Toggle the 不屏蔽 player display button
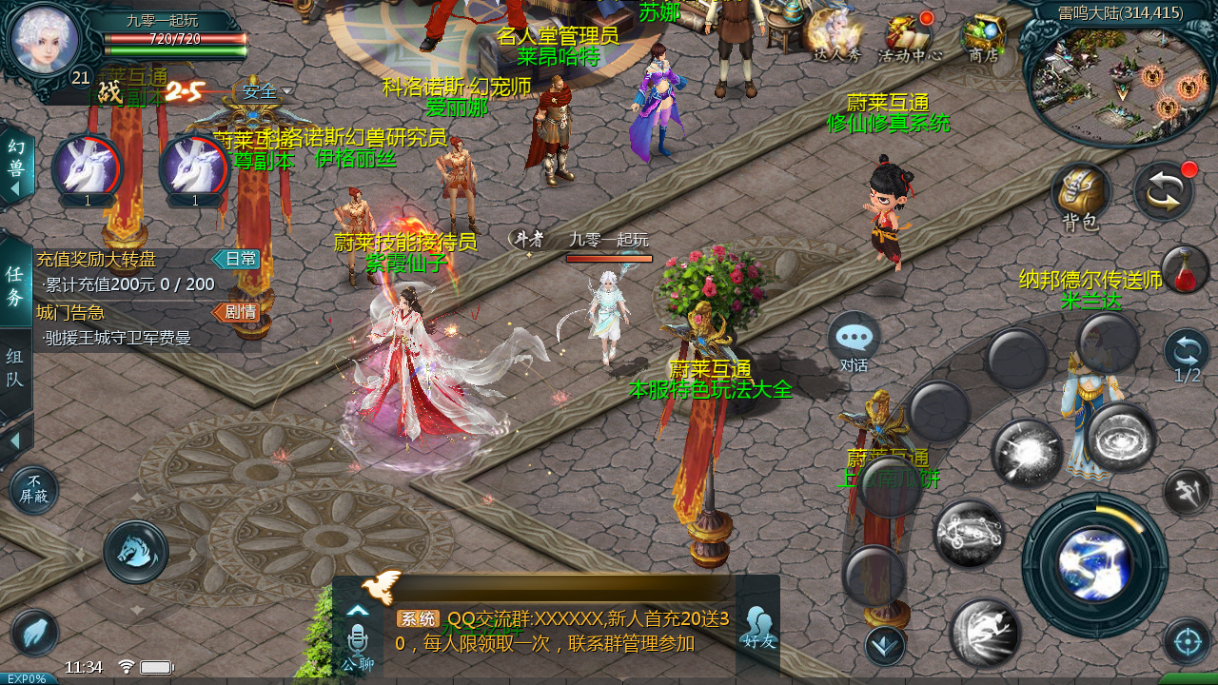Image resolution: width=1218 pixels, height=685 pixels. pyautogui.click(x=33, y=490)
